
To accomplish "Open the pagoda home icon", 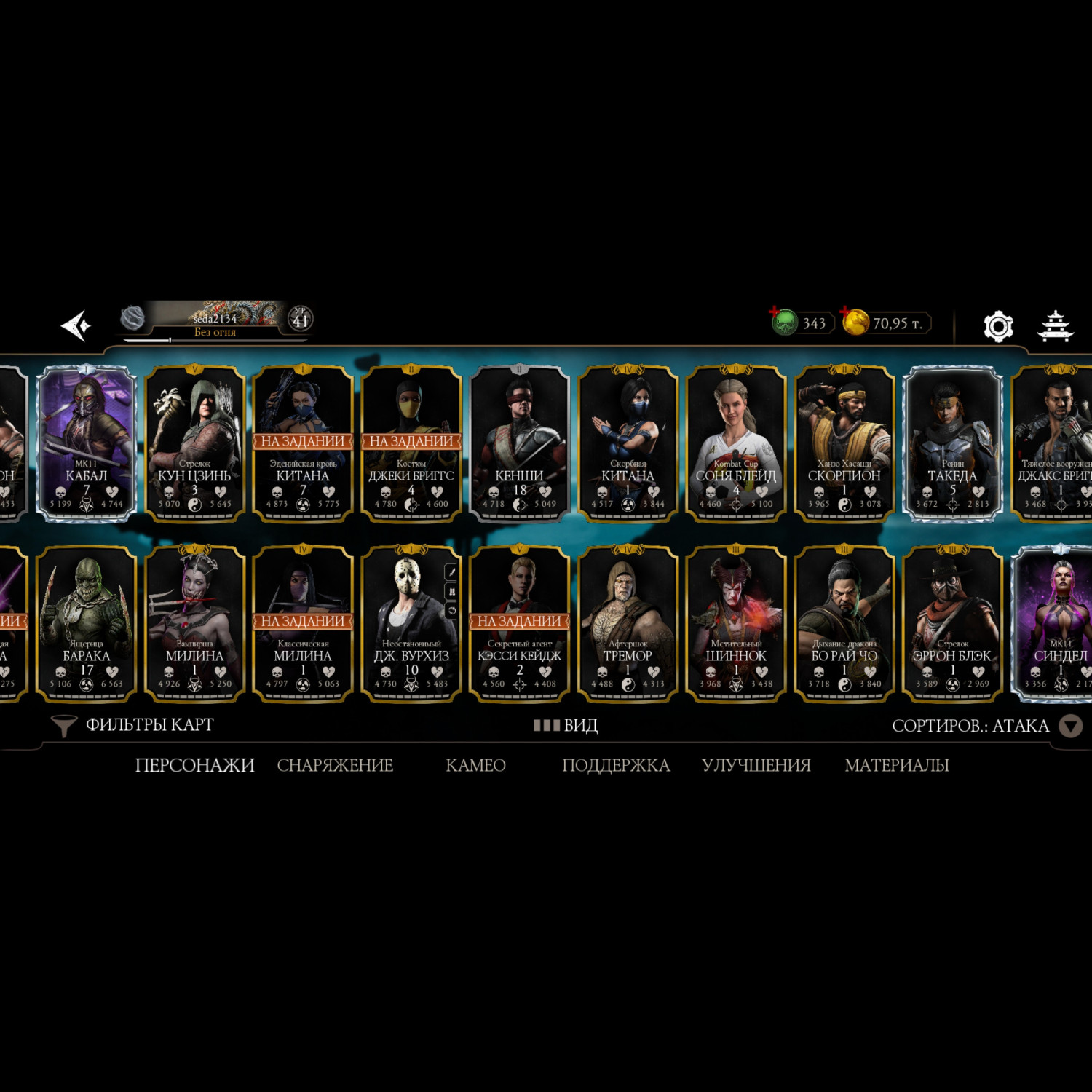I will (x=1055, y=325).
